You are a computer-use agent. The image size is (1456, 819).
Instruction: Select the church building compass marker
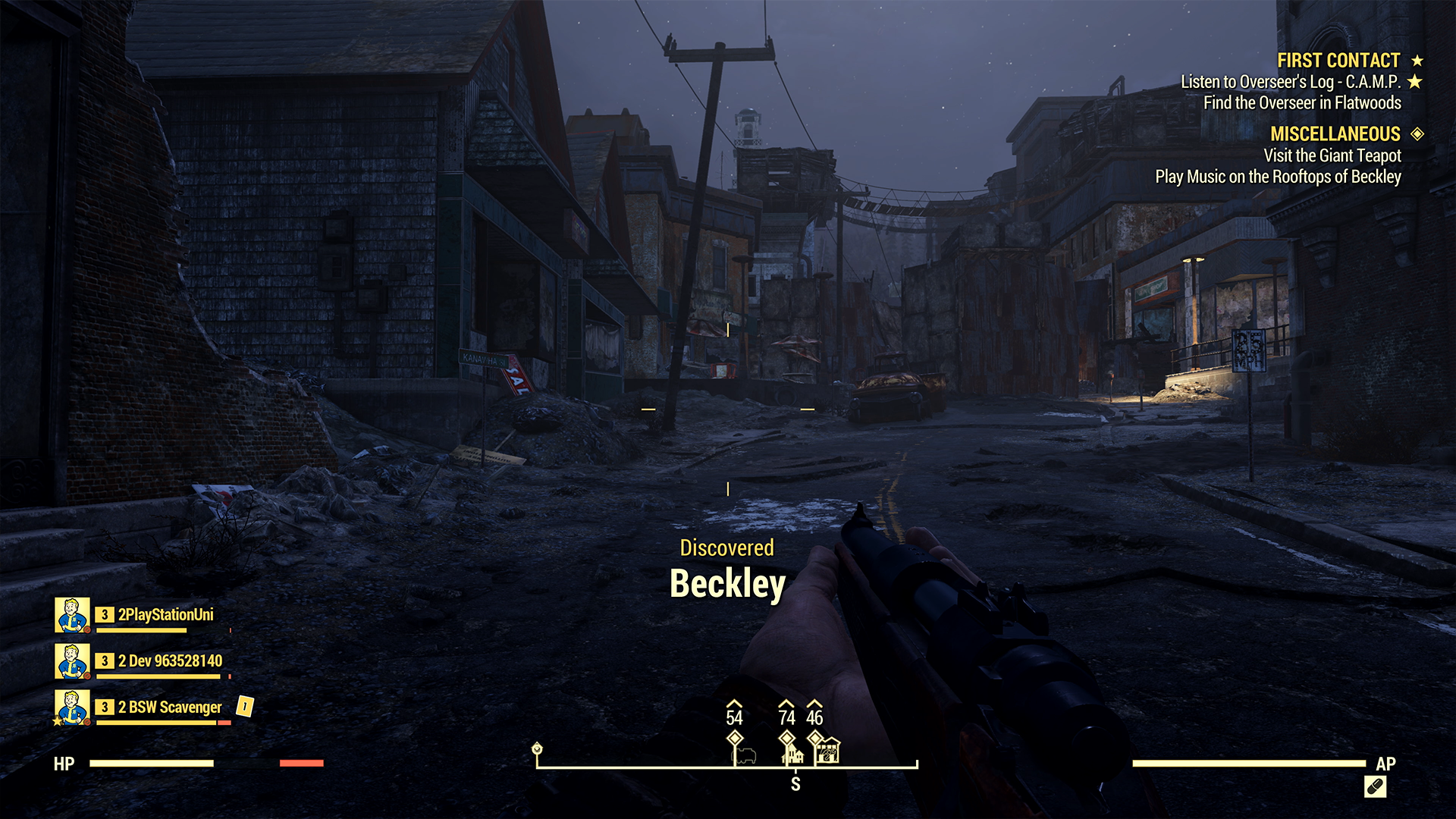tap(792, 754)
